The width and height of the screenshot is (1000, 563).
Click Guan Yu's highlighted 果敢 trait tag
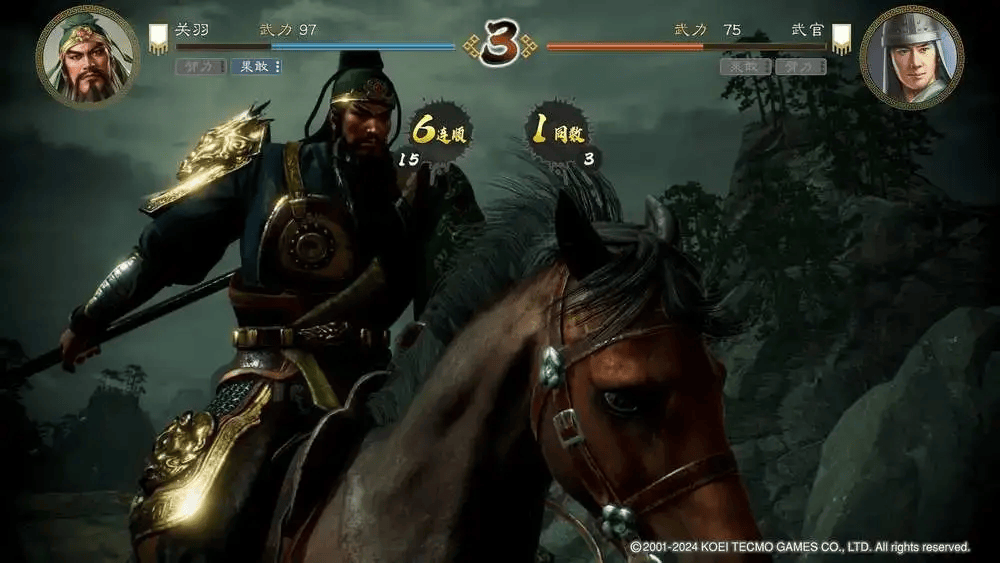[x=256, y=67]
